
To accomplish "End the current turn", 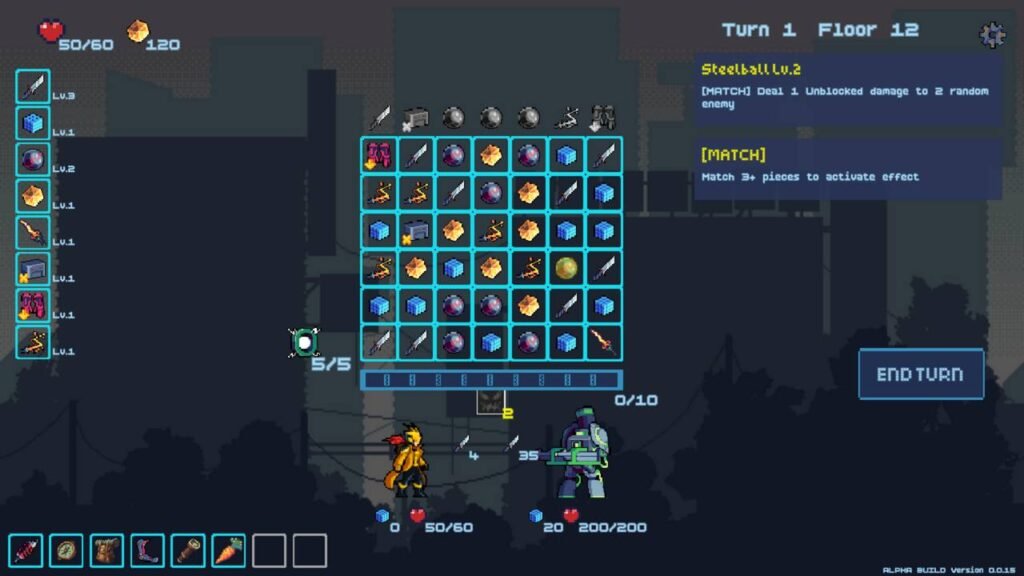I will click(x=920, y=374).
